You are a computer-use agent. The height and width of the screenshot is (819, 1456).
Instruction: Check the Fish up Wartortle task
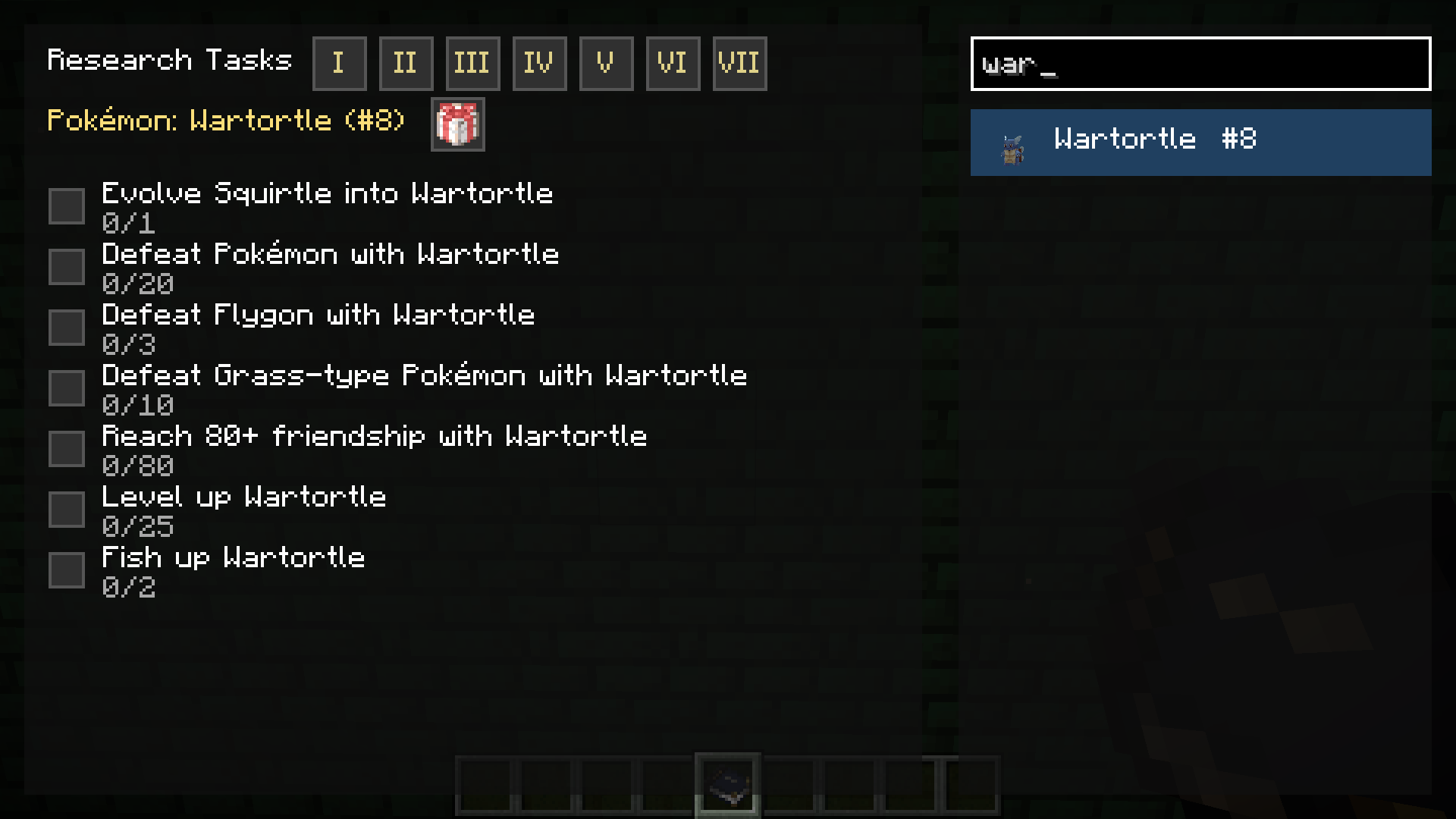pos(67,570)
